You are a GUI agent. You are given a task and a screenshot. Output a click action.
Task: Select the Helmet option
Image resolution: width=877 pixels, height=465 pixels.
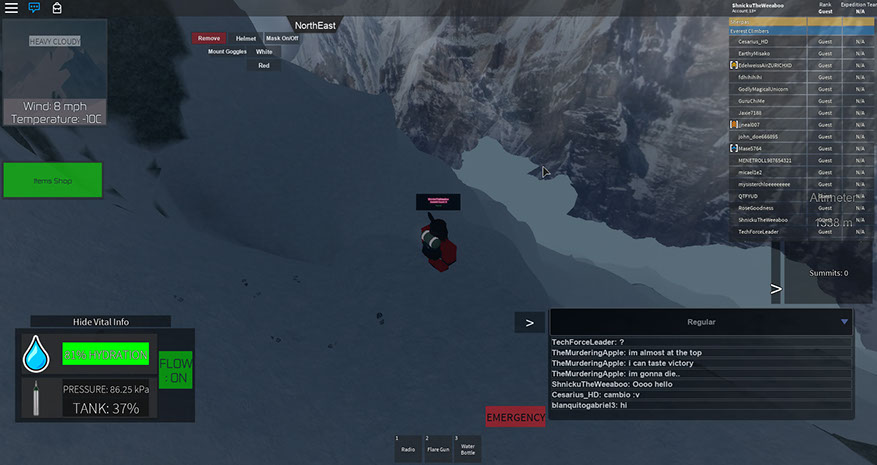pyautogui.click(x=246, y=38)
